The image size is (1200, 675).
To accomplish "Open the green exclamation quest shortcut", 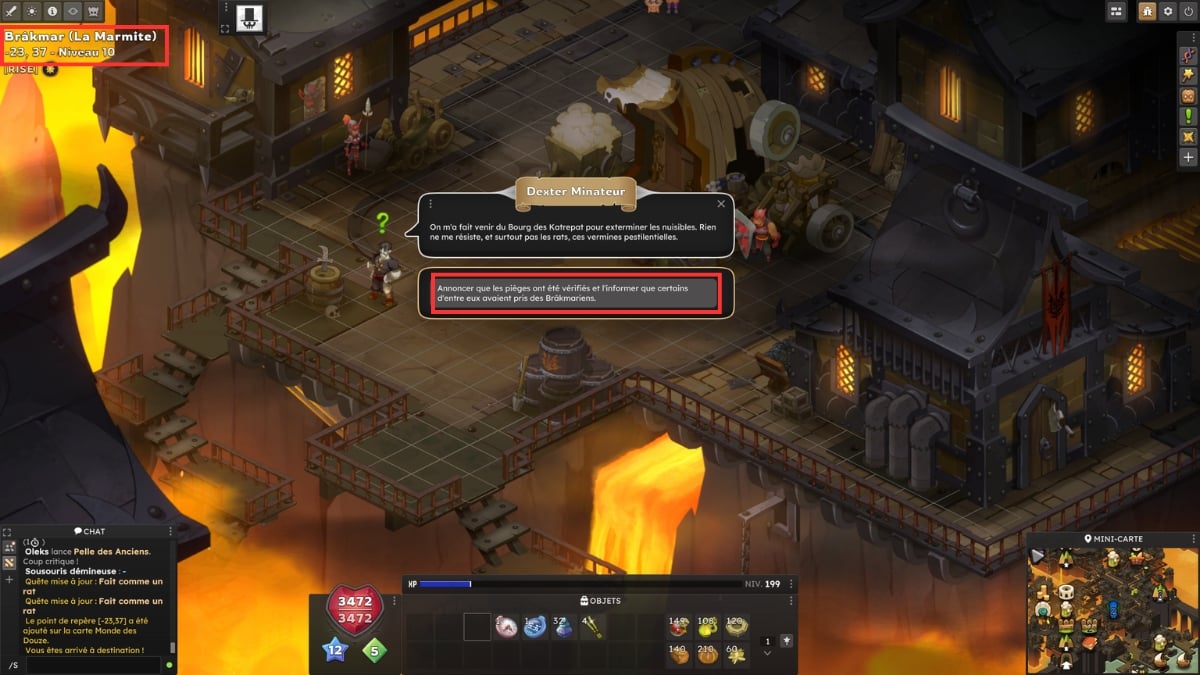I will point(1188,115).
